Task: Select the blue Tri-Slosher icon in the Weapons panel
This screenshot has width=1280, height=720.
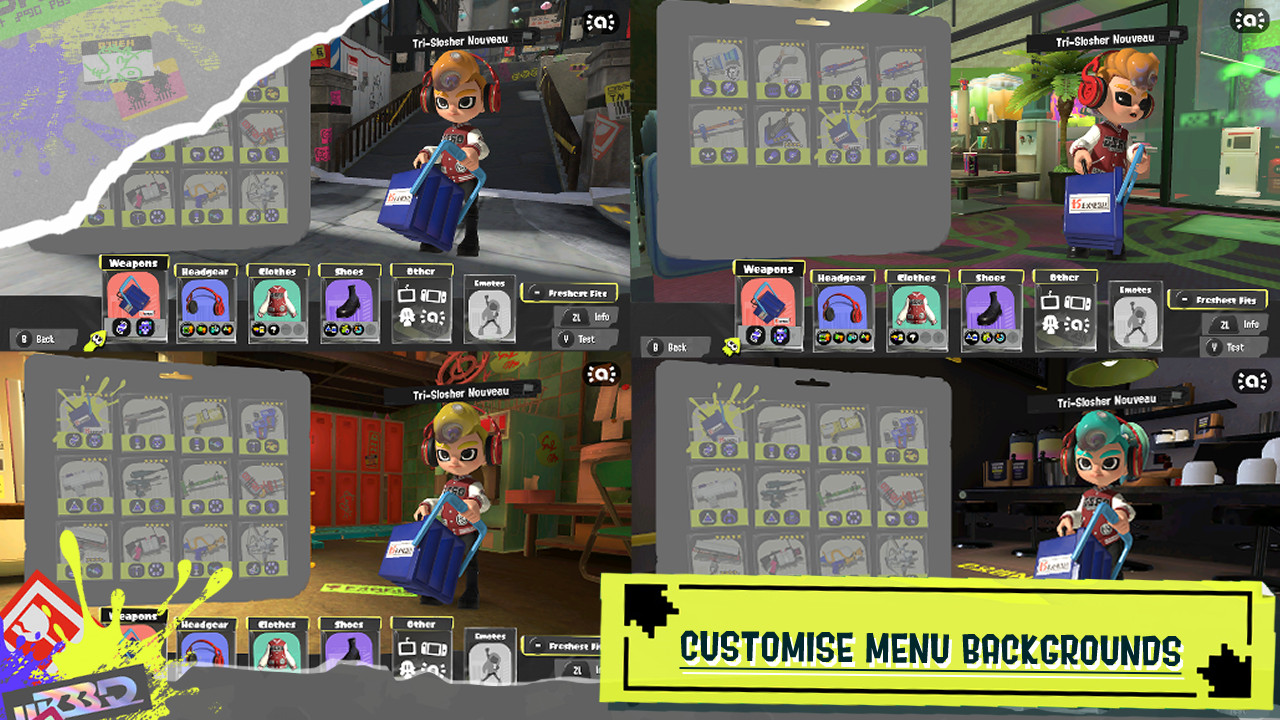Action: pos(133,298)
